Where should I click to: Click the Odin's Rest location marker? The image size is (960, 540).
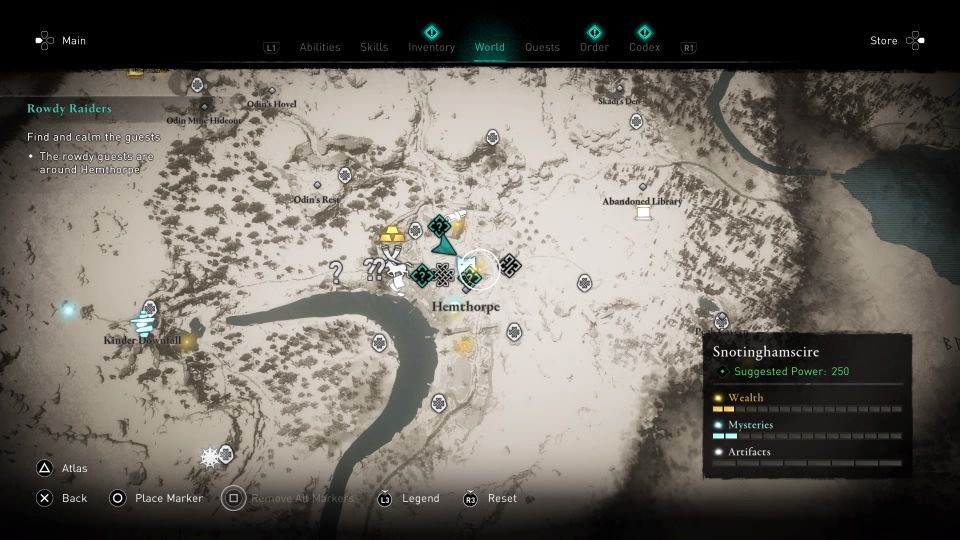[x=318, y=187]
